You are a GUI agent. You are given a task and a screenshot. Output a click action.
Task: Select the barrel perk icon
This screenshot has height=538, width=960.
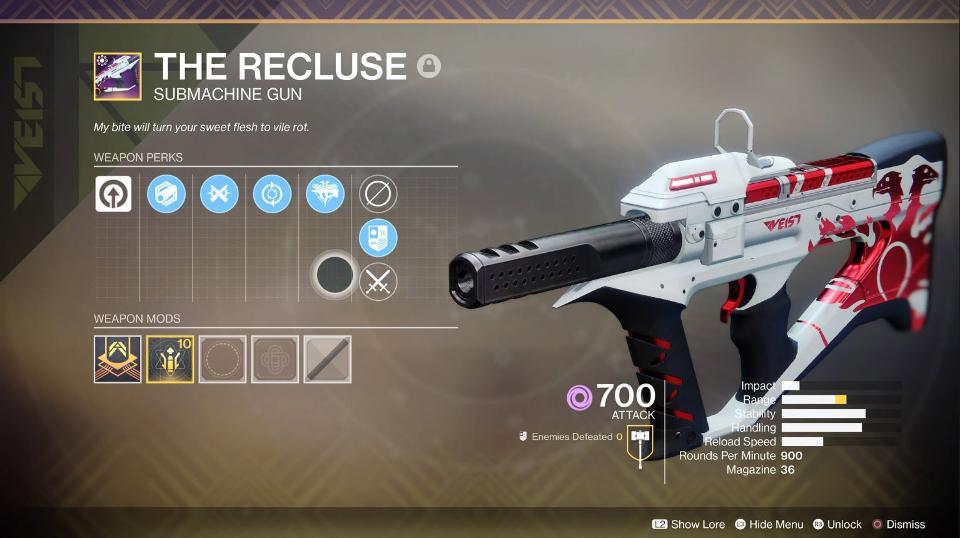pos(165,193)
